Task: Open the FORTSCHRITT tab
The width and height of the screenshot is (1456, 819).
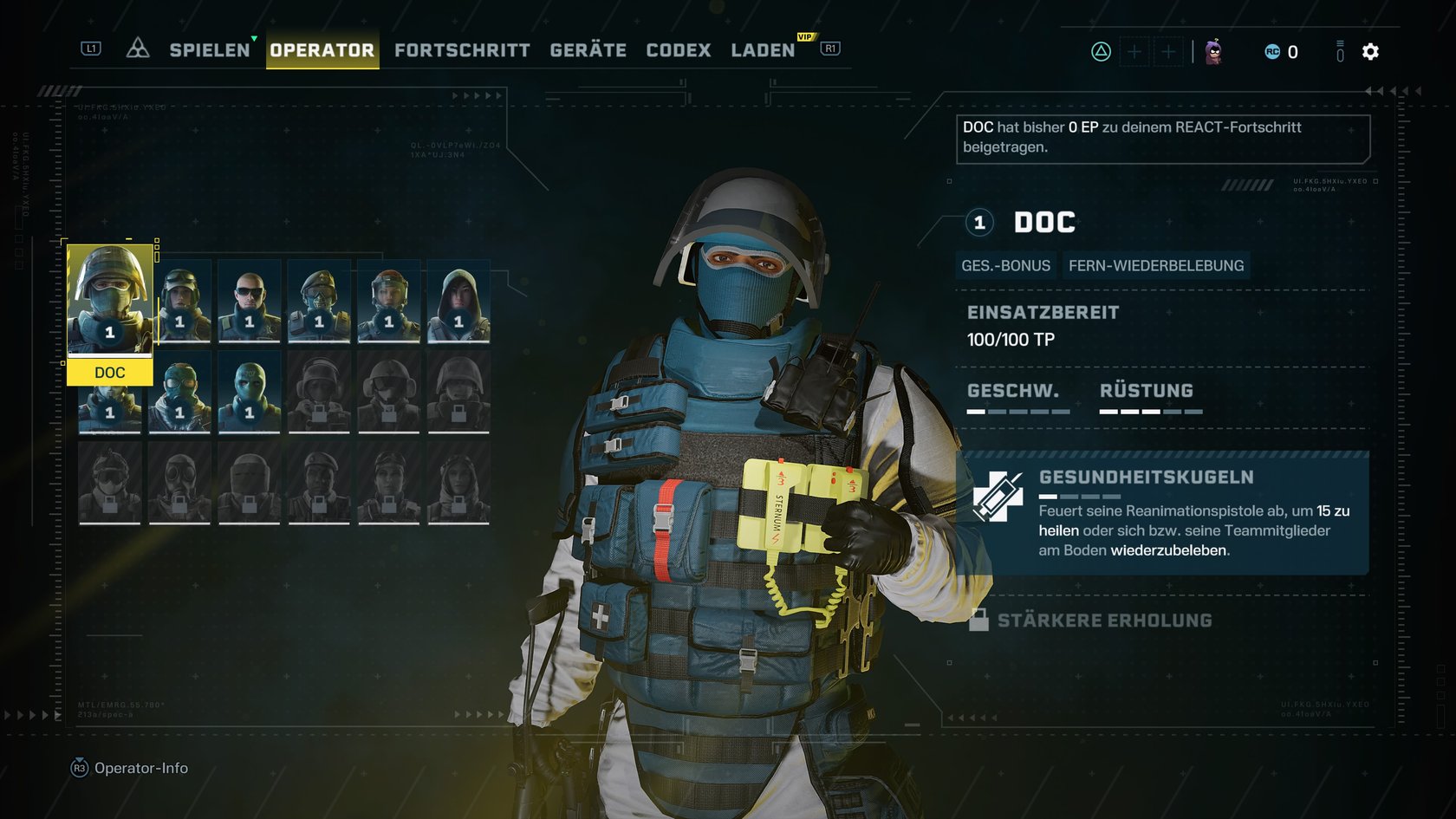Action: click(462, 50)
